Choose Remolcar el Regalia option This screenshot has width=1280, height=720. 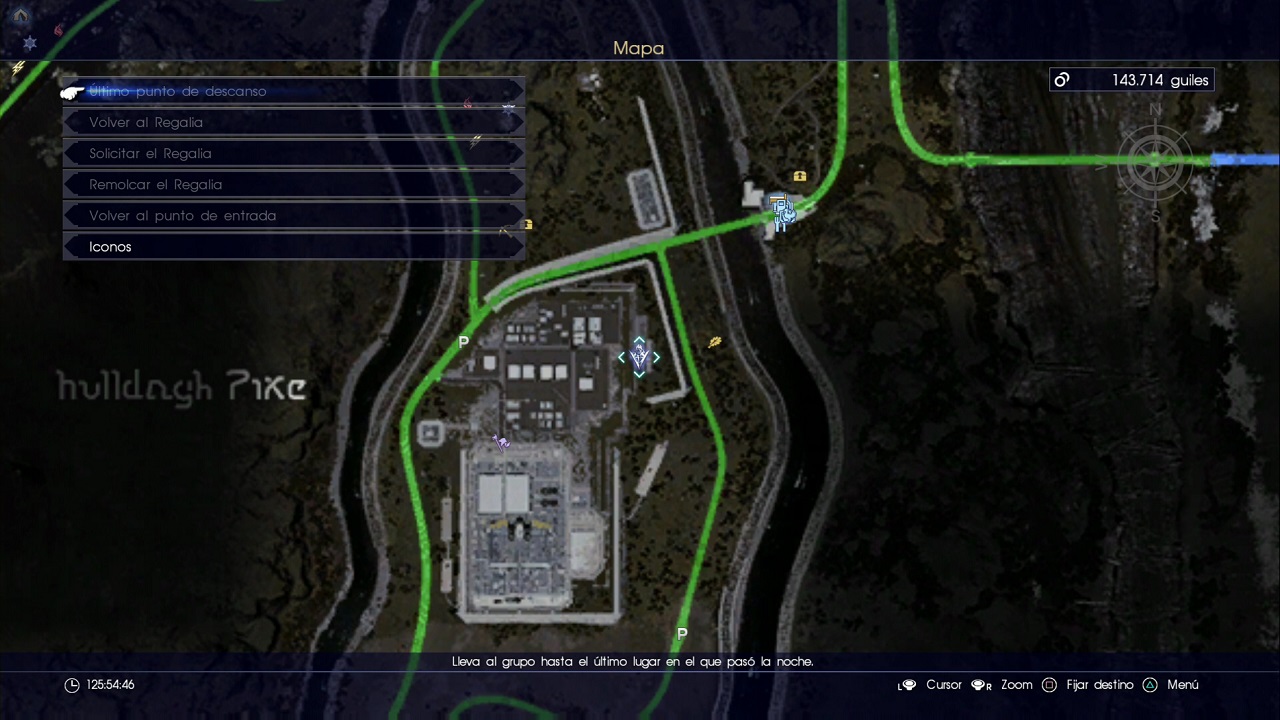click(155, 184)
